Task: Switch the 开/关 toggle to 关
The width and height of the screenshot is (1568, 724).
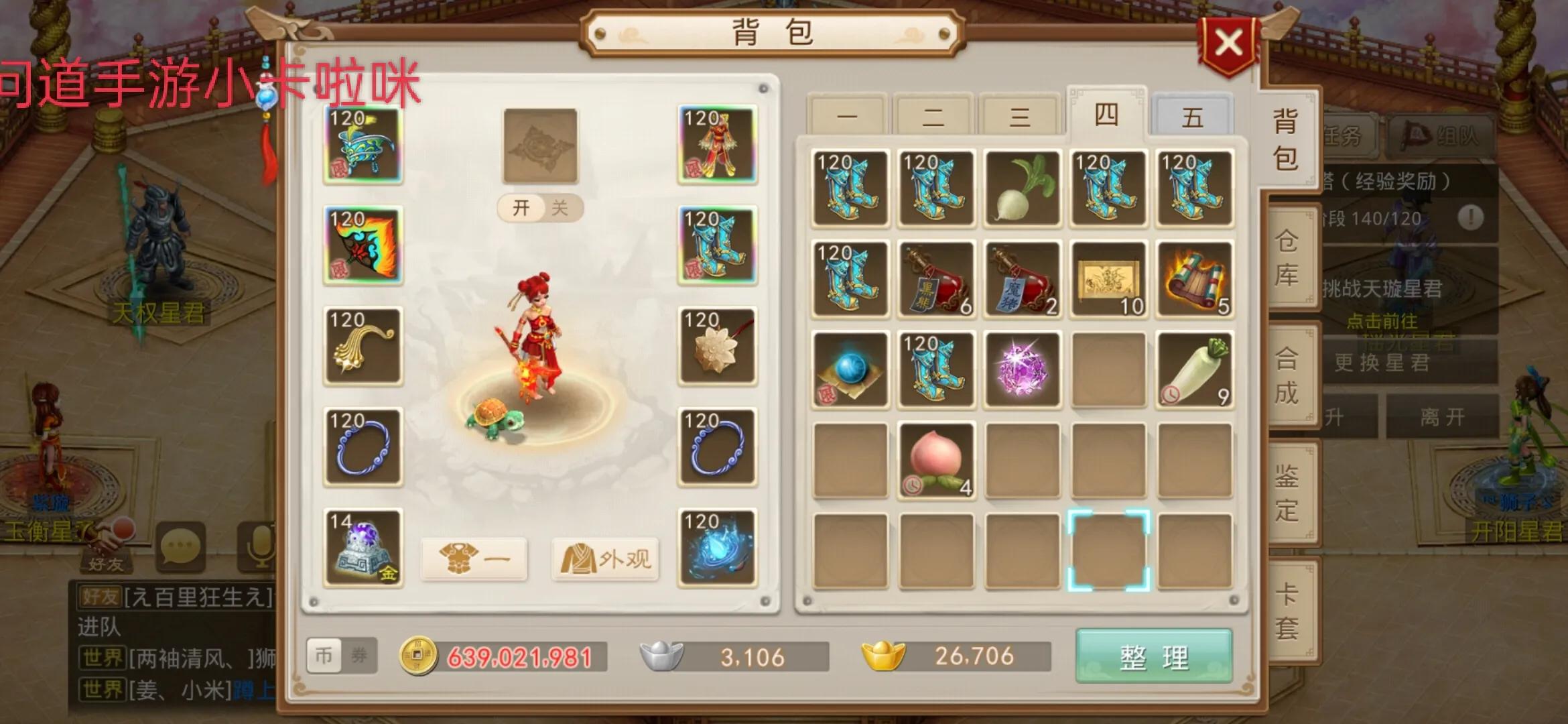Action: (558, 208)
